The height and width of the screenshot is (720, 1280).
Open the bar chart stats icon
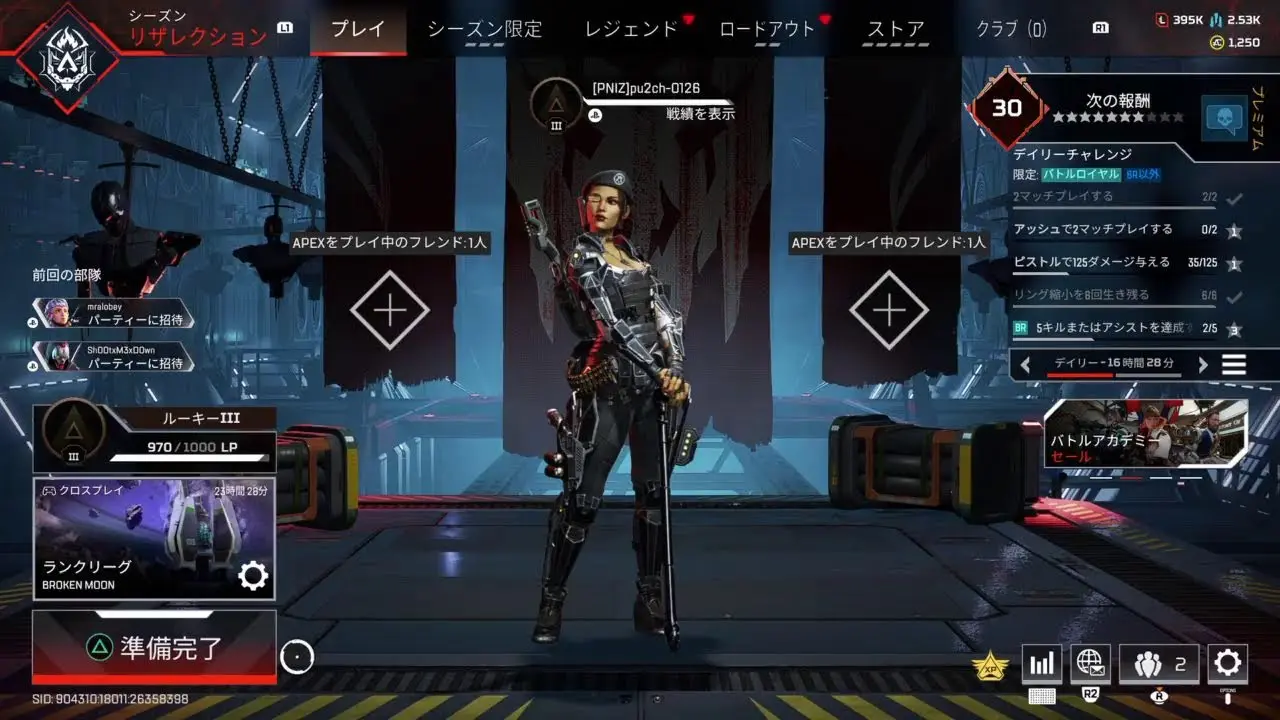coord(1041,663)
